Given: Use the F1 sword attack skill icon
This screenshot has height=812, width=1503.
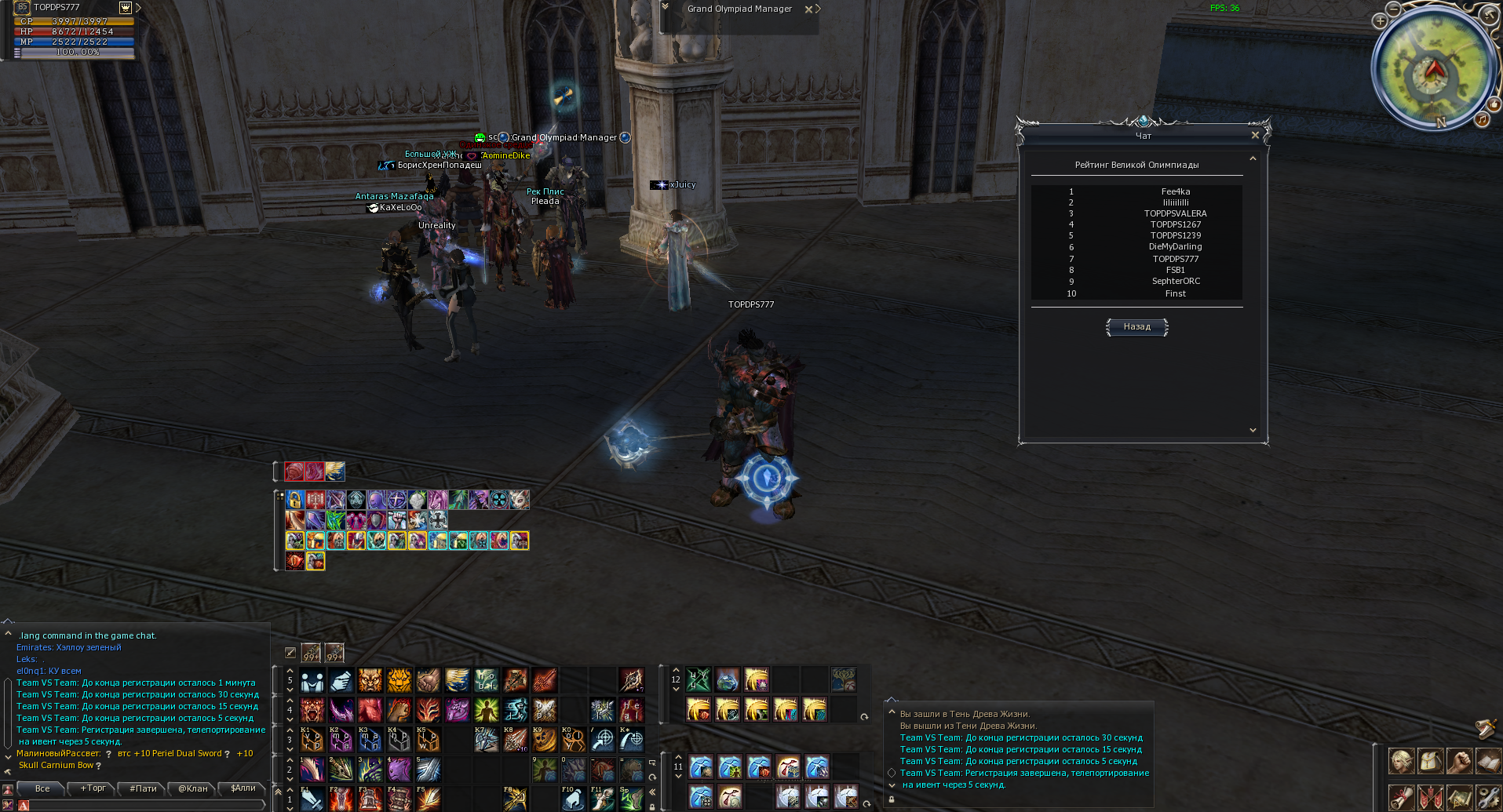Looking at the screenshot, I should pos(312,800).
